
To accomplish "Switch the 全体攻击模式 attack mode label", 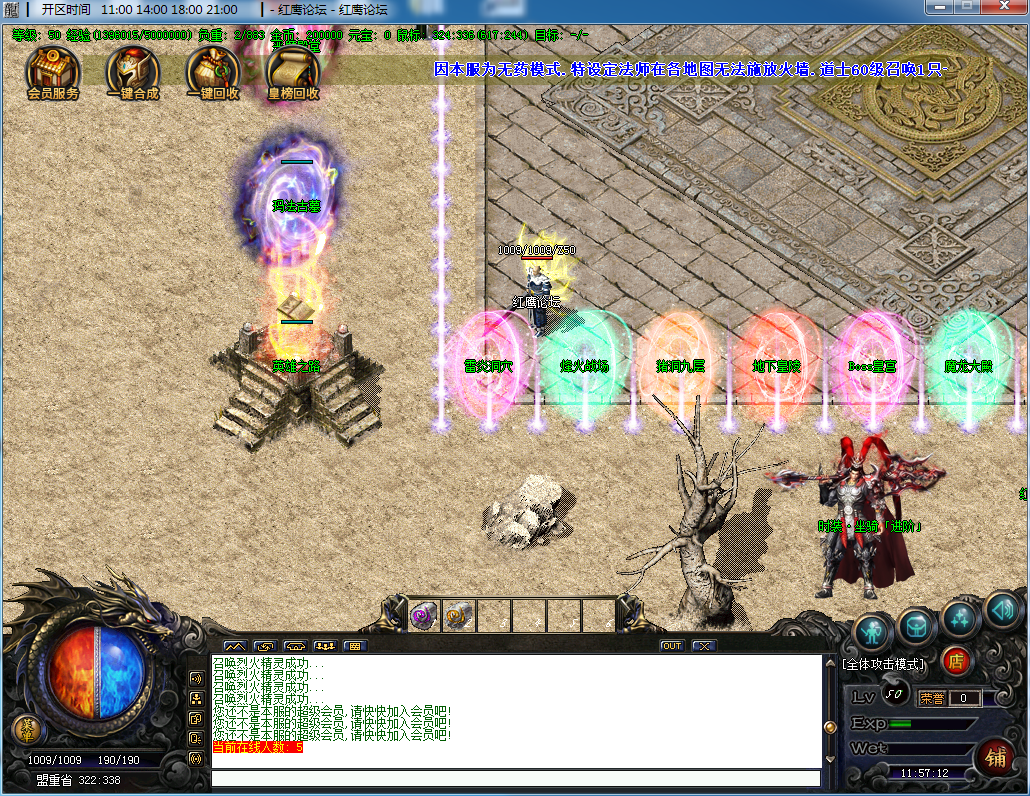I will pos(883,663).
